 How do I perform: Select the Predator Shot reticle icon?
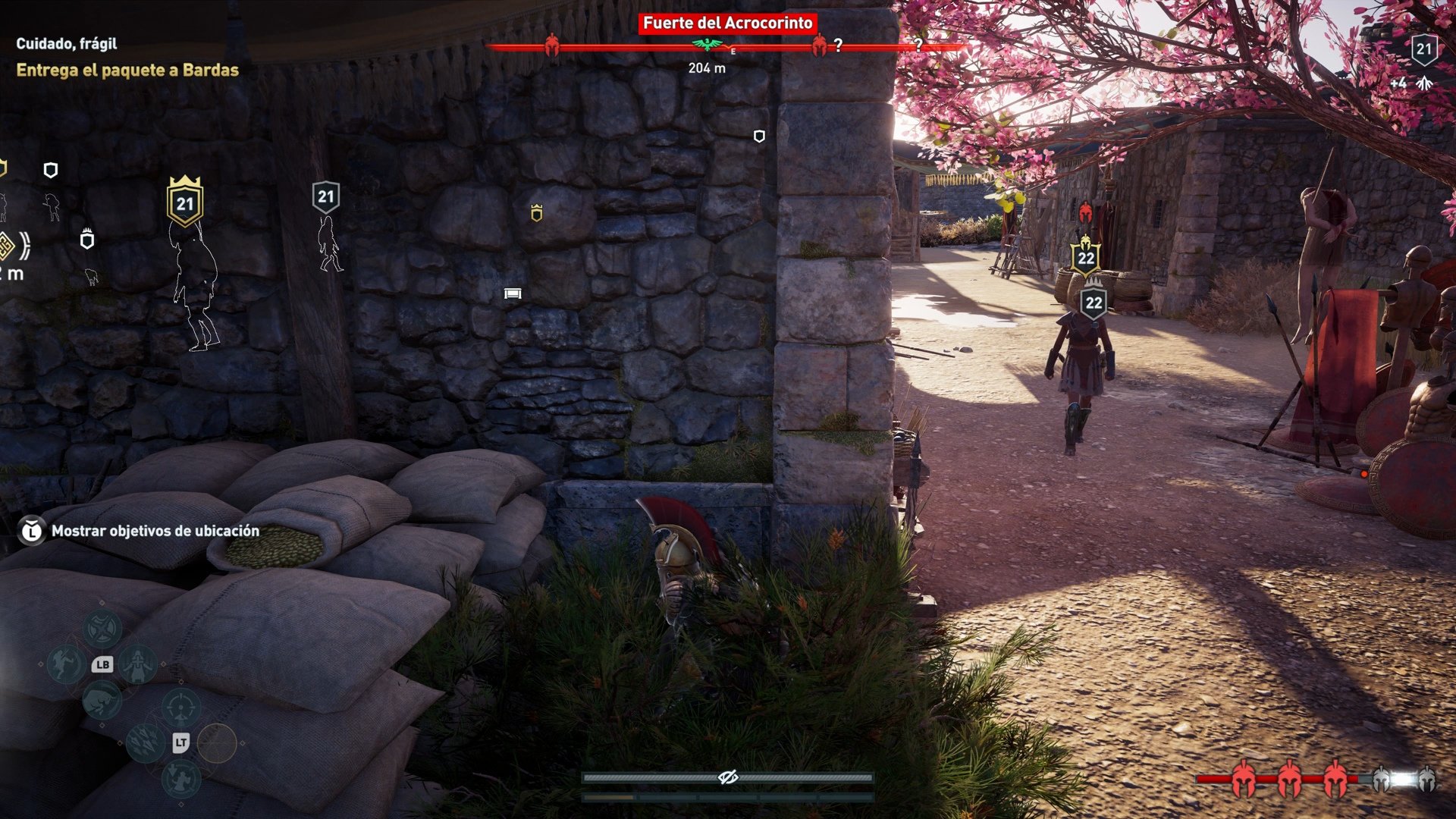pos(180,707)
